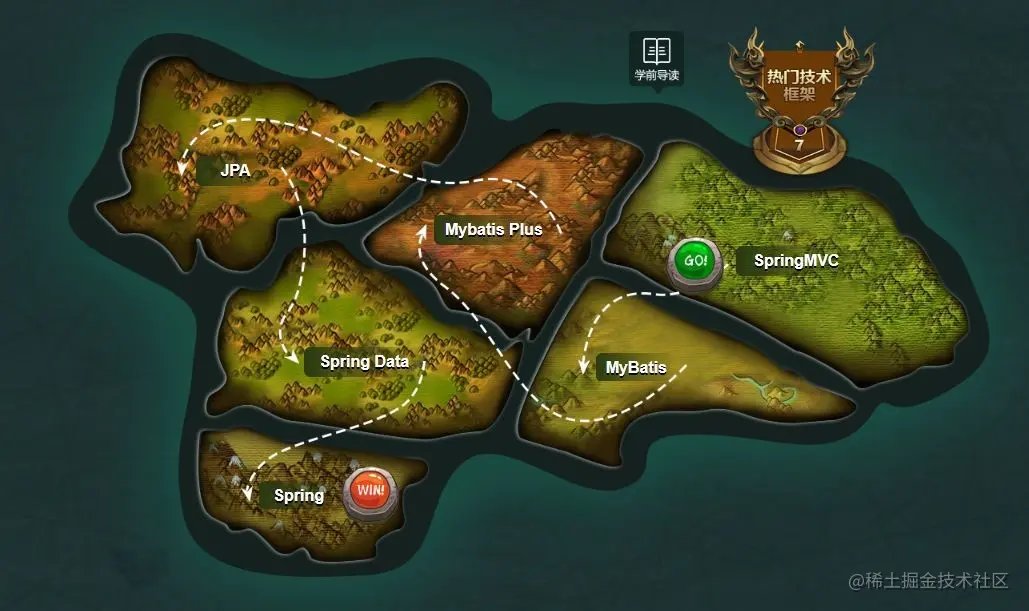This screenshot has height=611, width=1029.
Task: Choose the MyBatis stage label
Action: [x=636, y=368]
